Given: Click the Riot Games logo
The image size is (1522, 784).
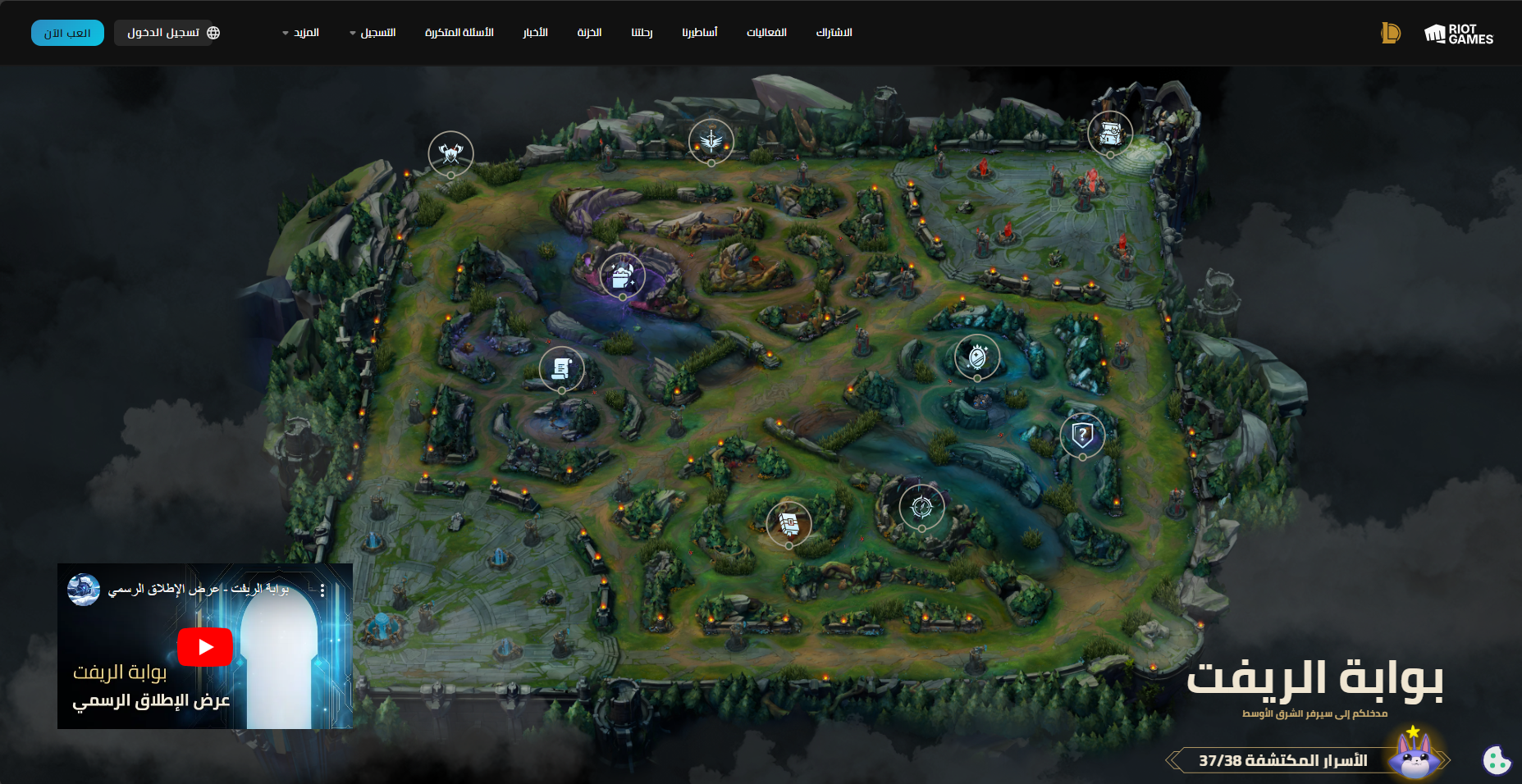Looking at the screenshot, I should tap(1458, 34).
